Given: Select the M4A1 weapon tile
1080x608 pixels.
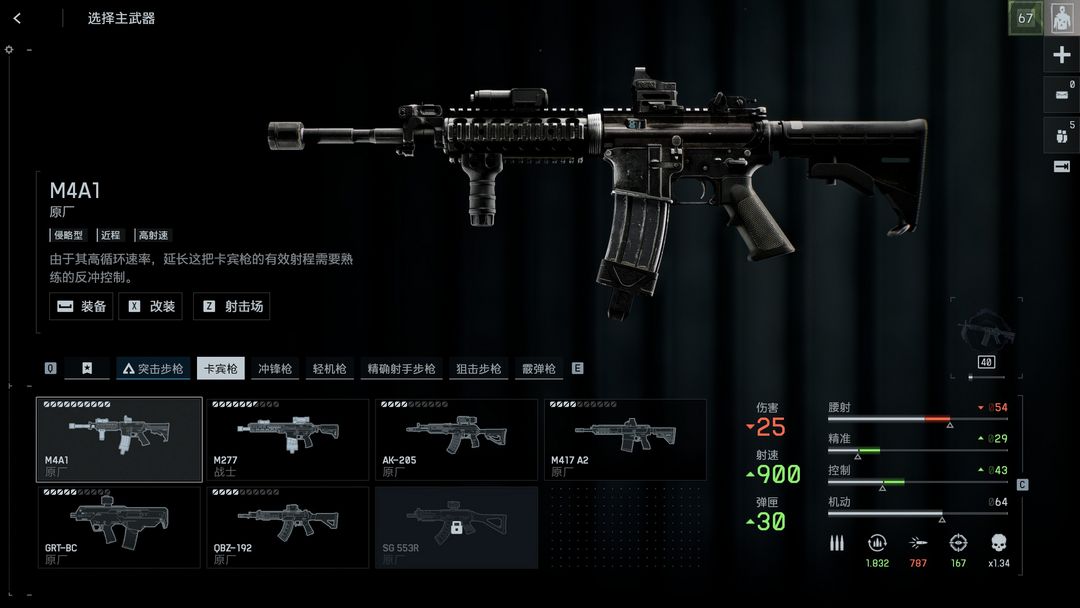Looking at the screenshot, I should pyautogui.click(x=119, y=440).
